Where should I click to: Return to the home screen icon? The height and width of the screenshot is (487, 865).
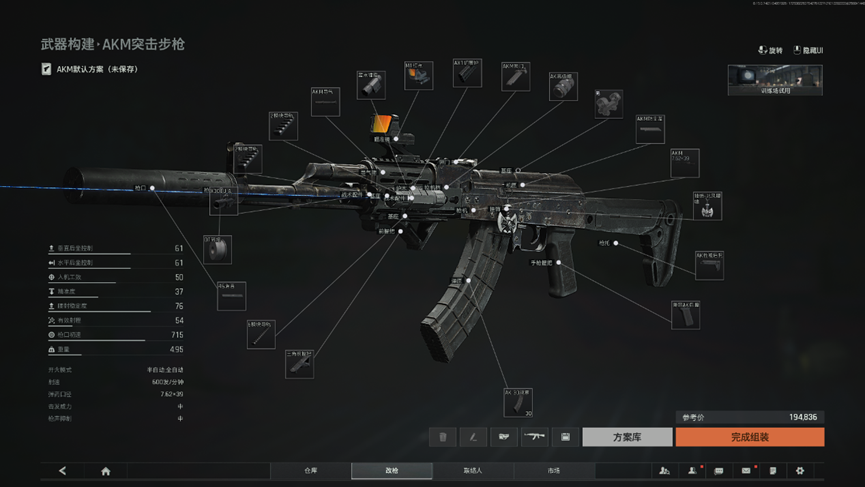coord(105,471)
